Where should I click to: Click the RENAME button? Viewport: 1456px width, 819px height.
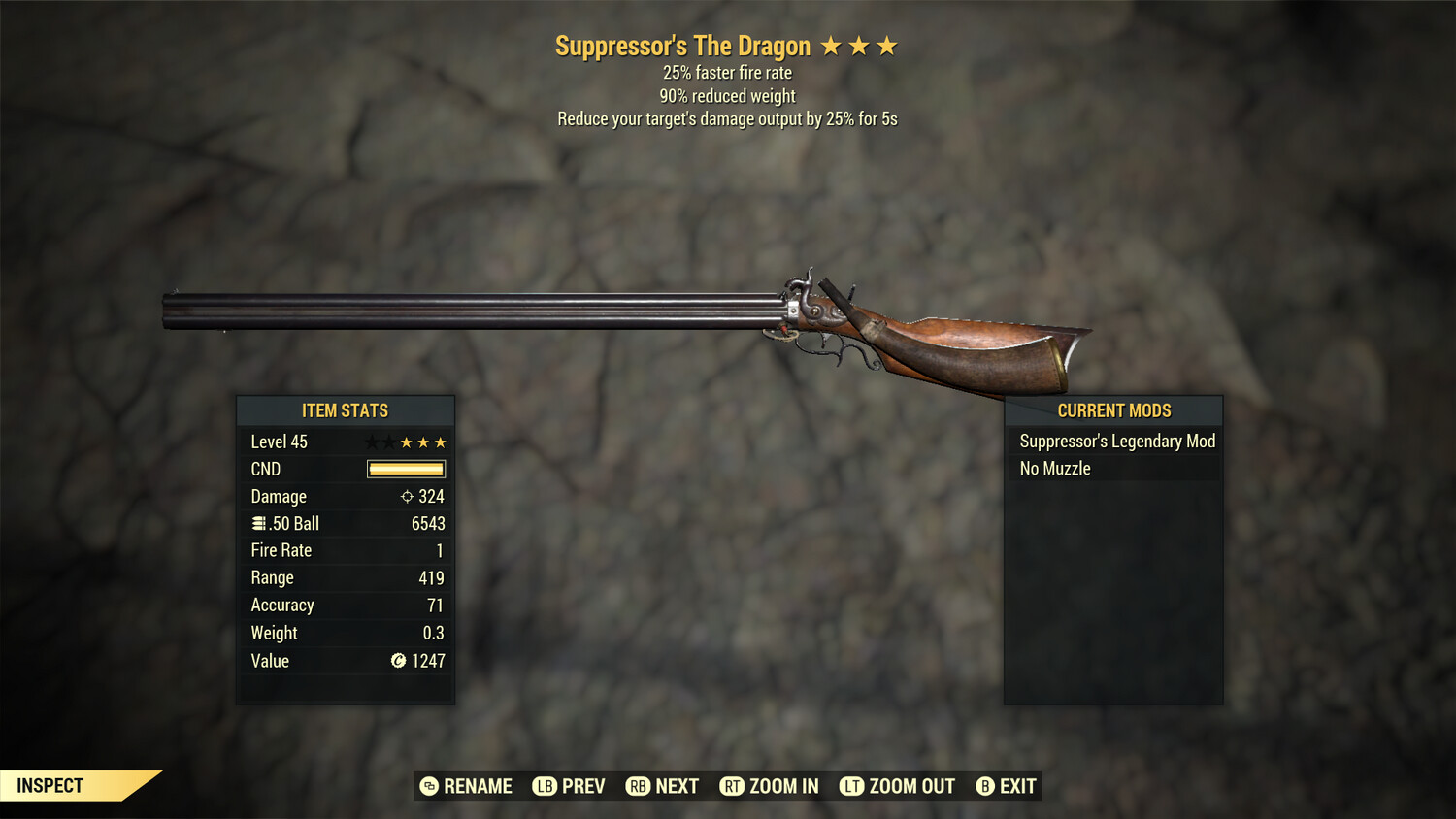coord(466,786)
